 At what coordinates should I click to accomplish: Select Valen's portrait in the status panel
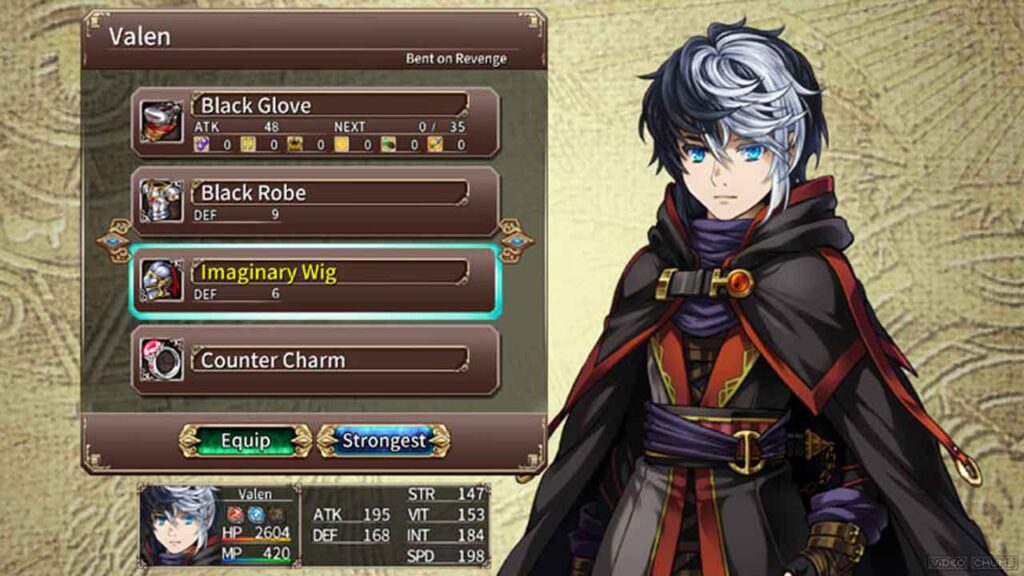coord(178,524)
